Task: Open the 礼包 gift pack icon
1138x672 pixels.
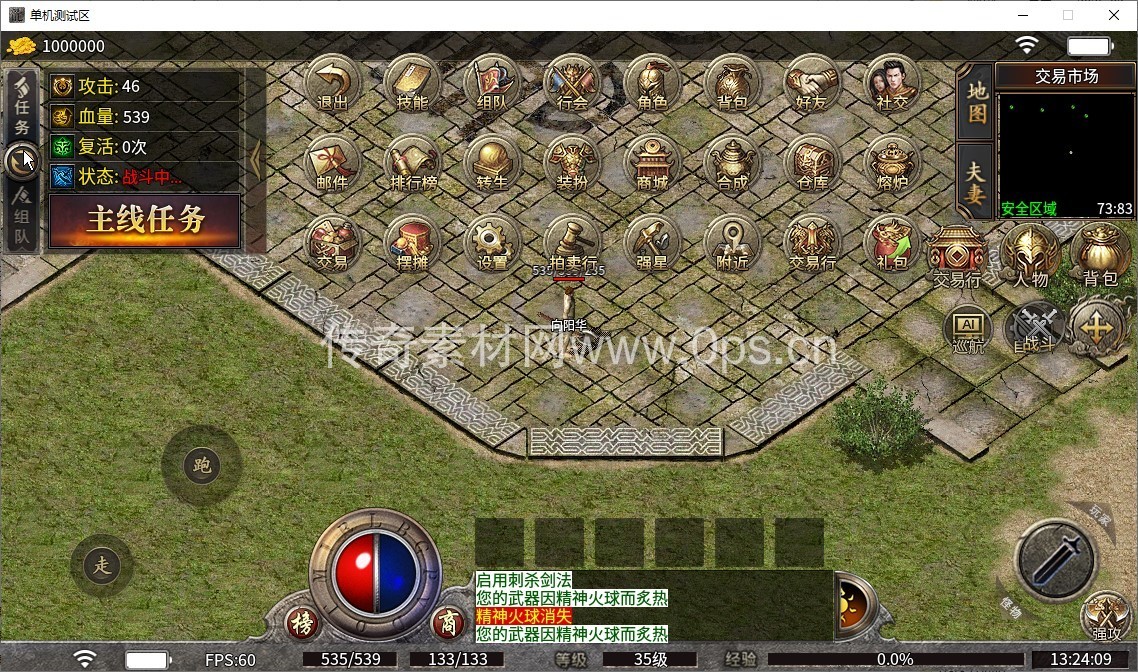Action: tap(892, 243)
